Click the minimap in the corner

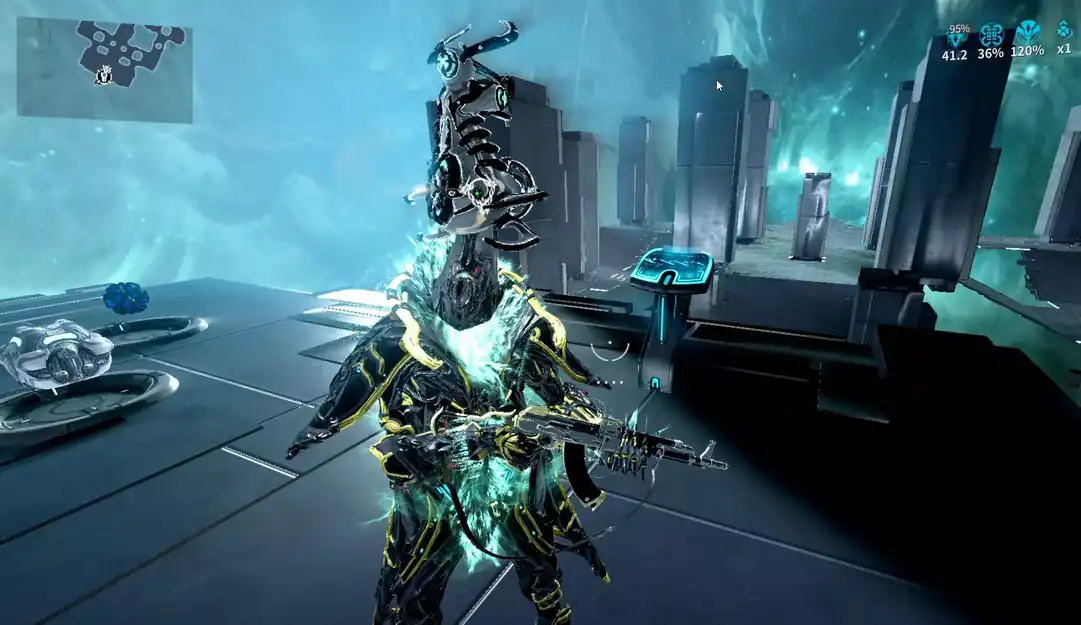pos(104,70)
